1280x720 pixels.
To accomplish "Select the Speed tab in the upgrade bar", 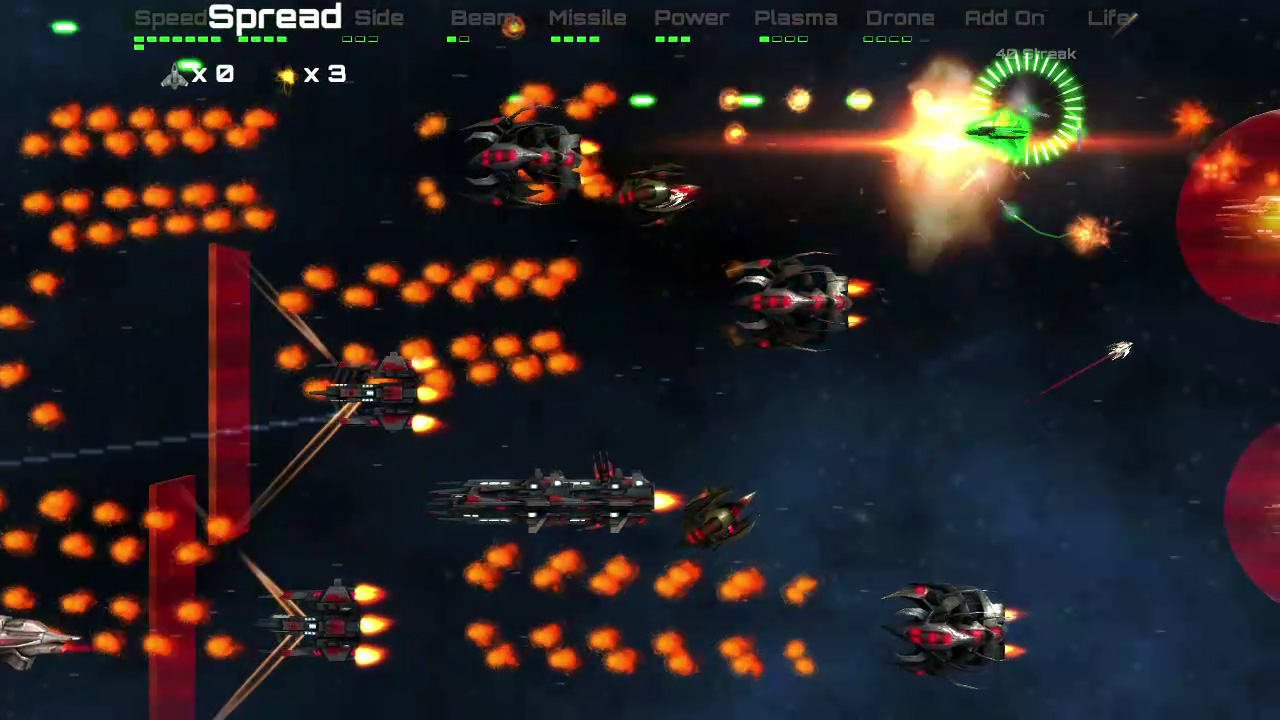I will tap(170, 17).
